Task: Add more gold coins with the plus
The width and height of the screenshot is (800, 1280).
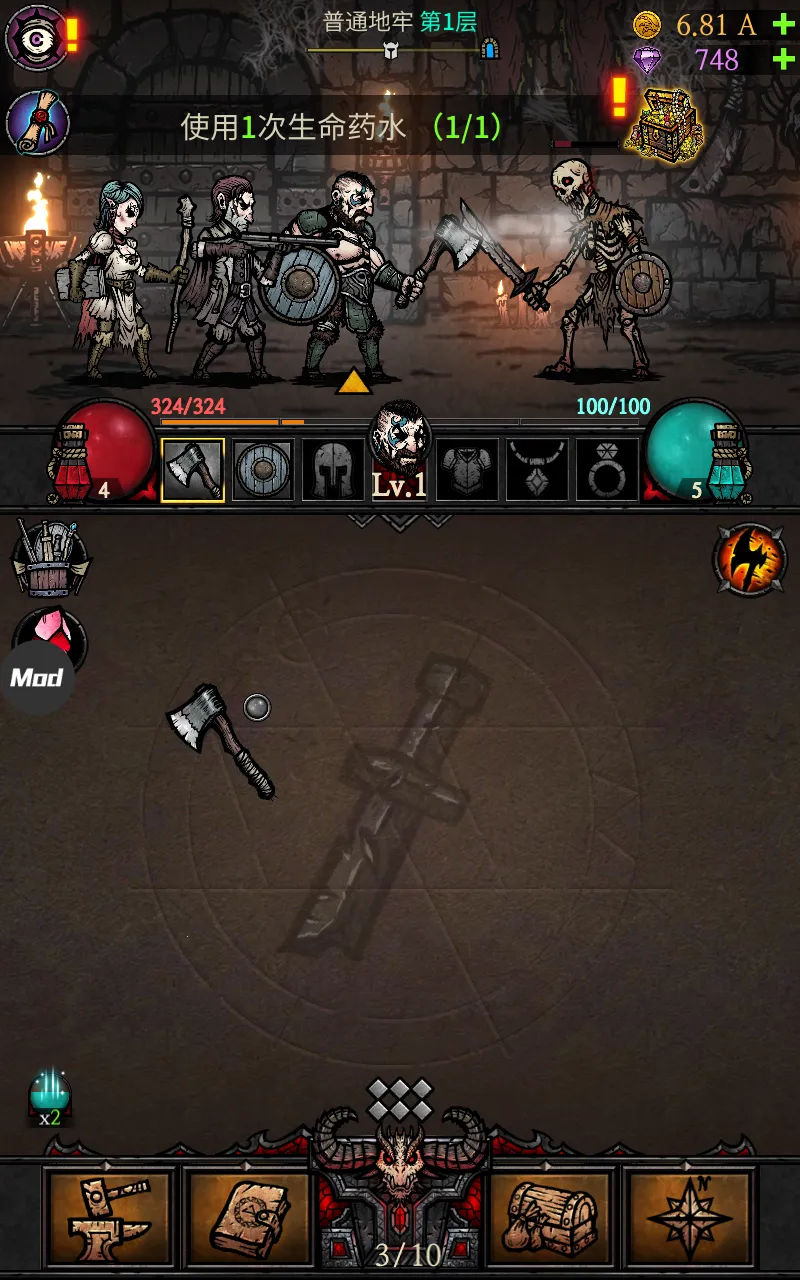Action: point(783,24)
